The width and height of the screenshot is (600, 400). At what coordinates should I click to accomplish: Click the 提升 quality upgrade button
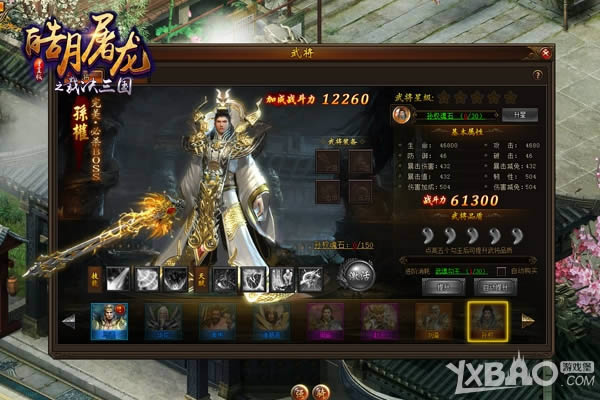436,286
